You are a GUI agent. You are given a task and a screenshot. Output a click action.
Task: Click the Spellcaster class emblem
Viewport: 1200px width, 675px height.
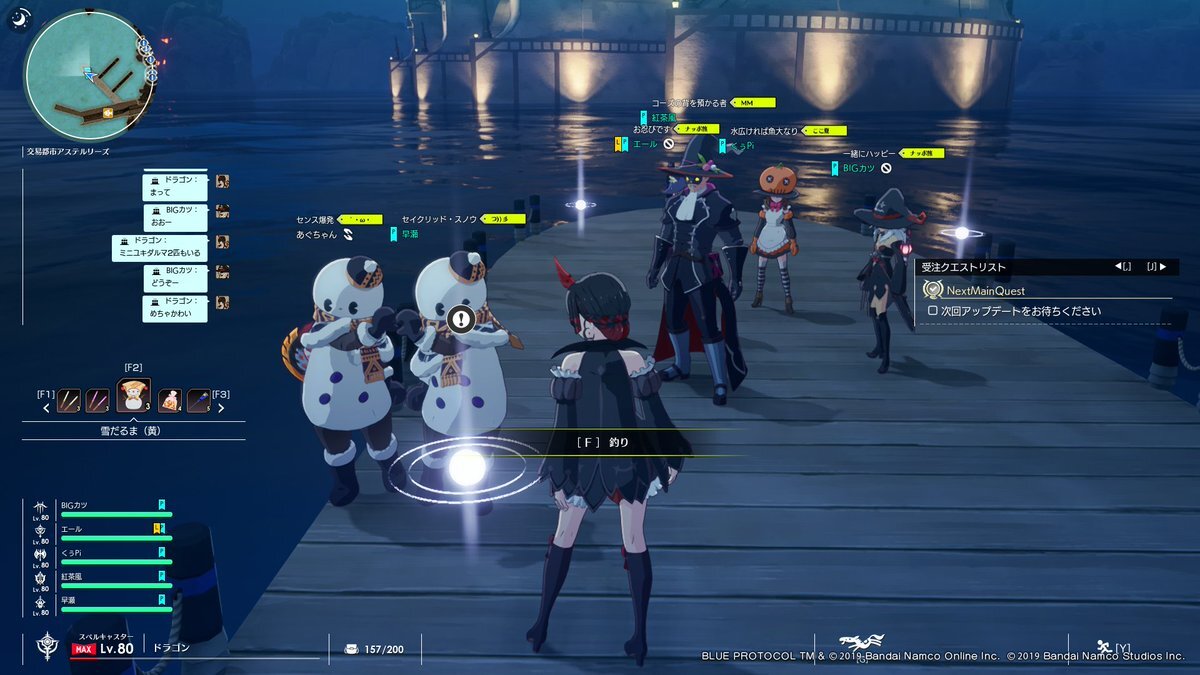point(47,646)
